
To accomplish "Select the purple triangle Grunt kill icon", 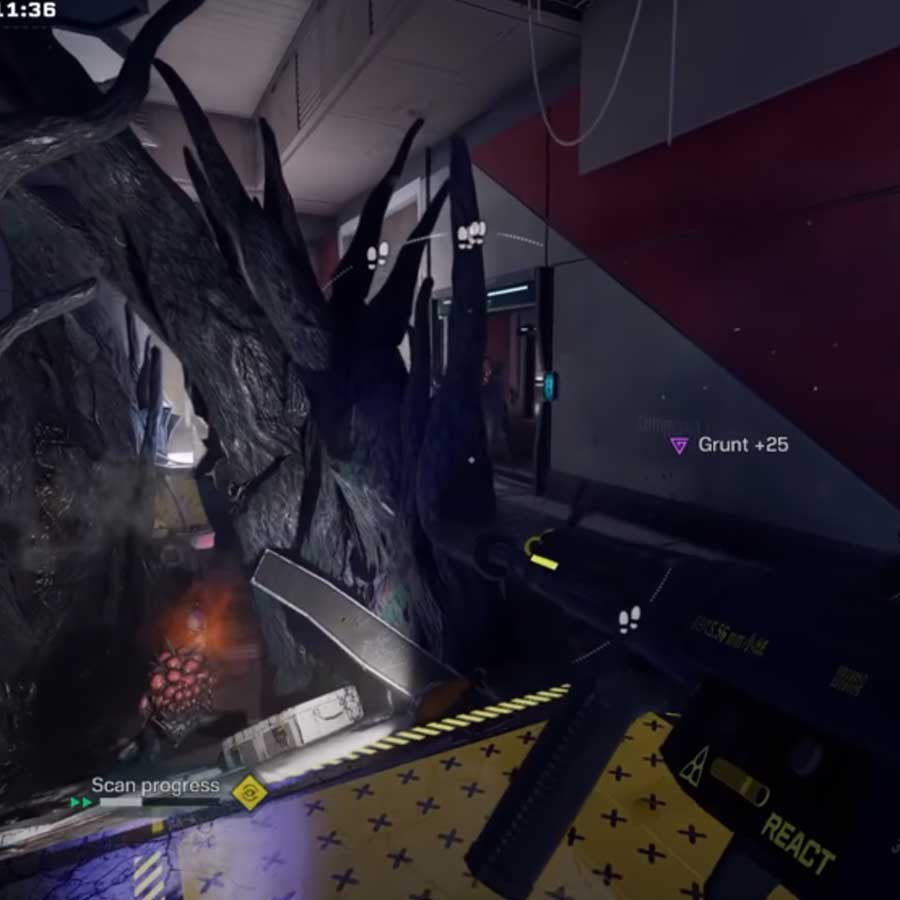I will coord(679,445).
